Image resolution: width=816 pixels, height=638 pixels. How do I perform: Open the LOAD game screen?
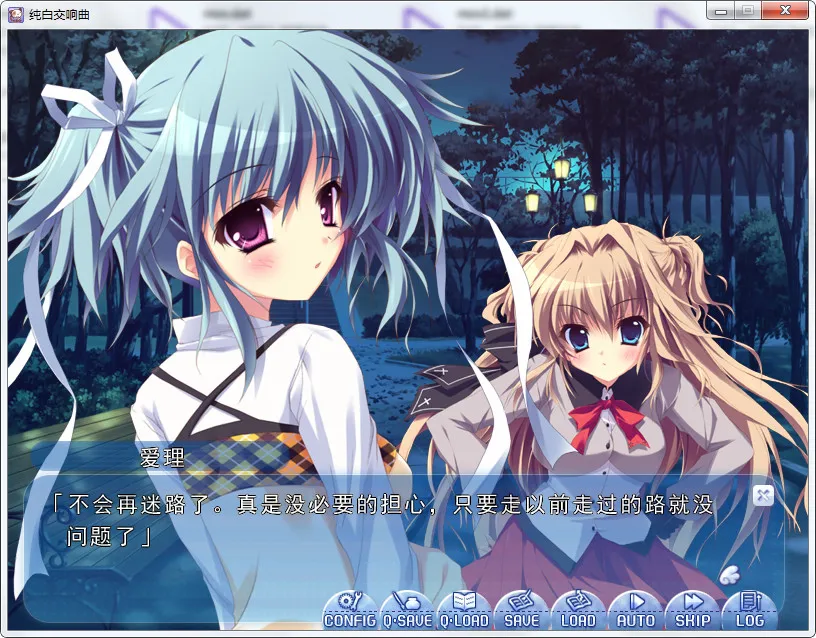[x=578, y=609]
